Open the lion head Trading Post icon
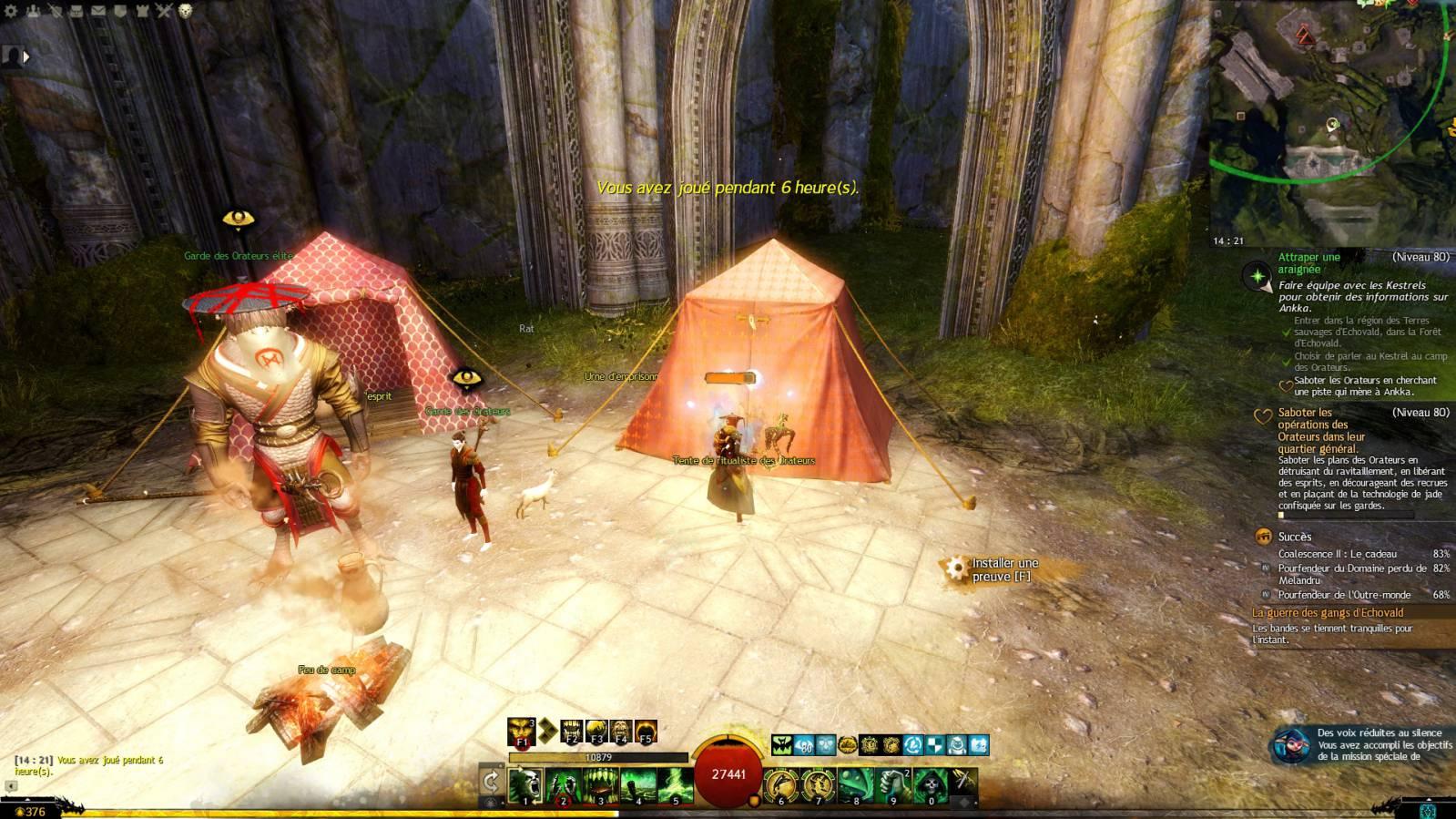This screenshot has height=819, width=1456. coord(186,11)
